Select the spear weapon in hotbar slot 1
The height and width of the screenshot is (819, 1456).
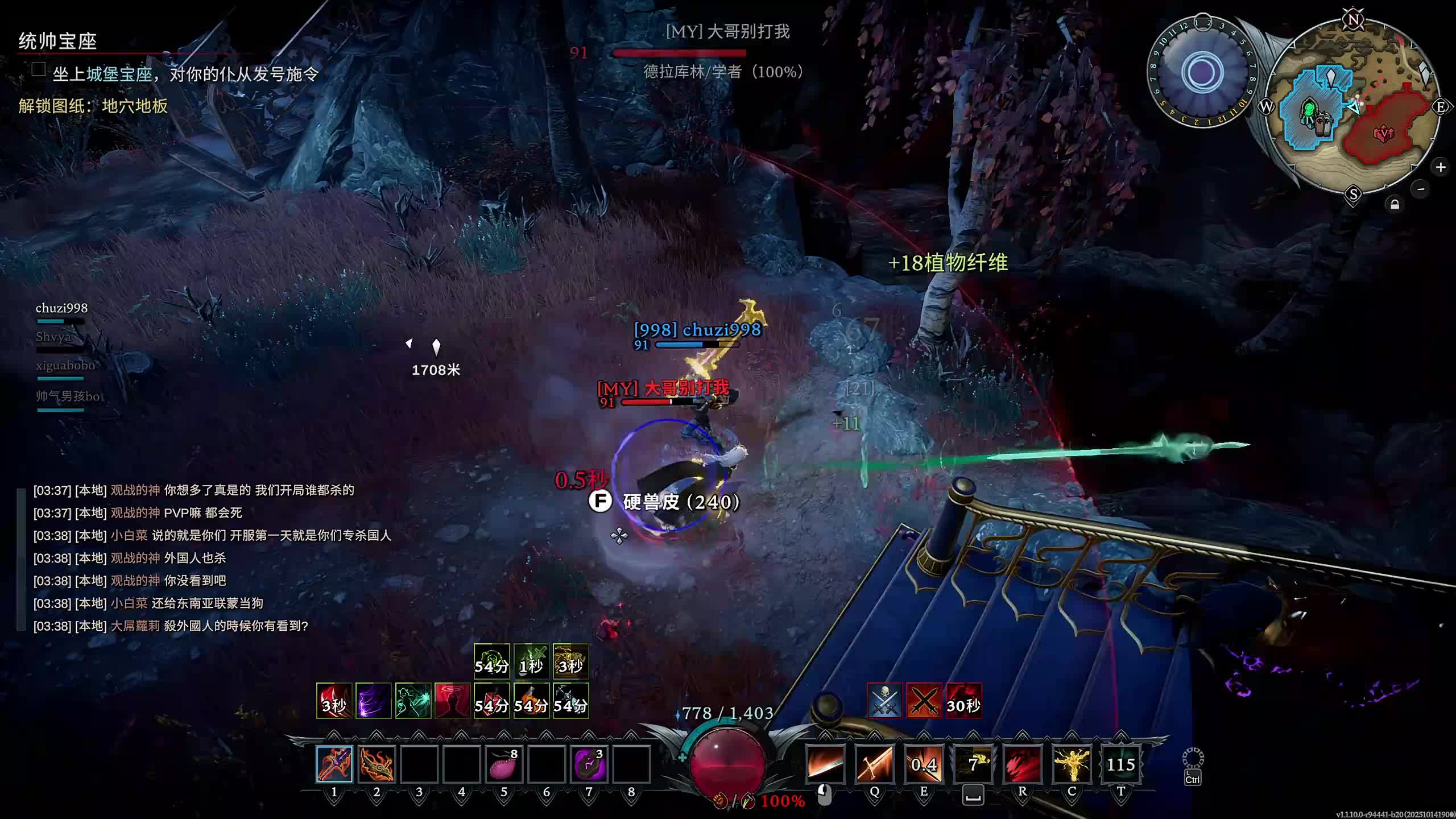coord(334,764)
